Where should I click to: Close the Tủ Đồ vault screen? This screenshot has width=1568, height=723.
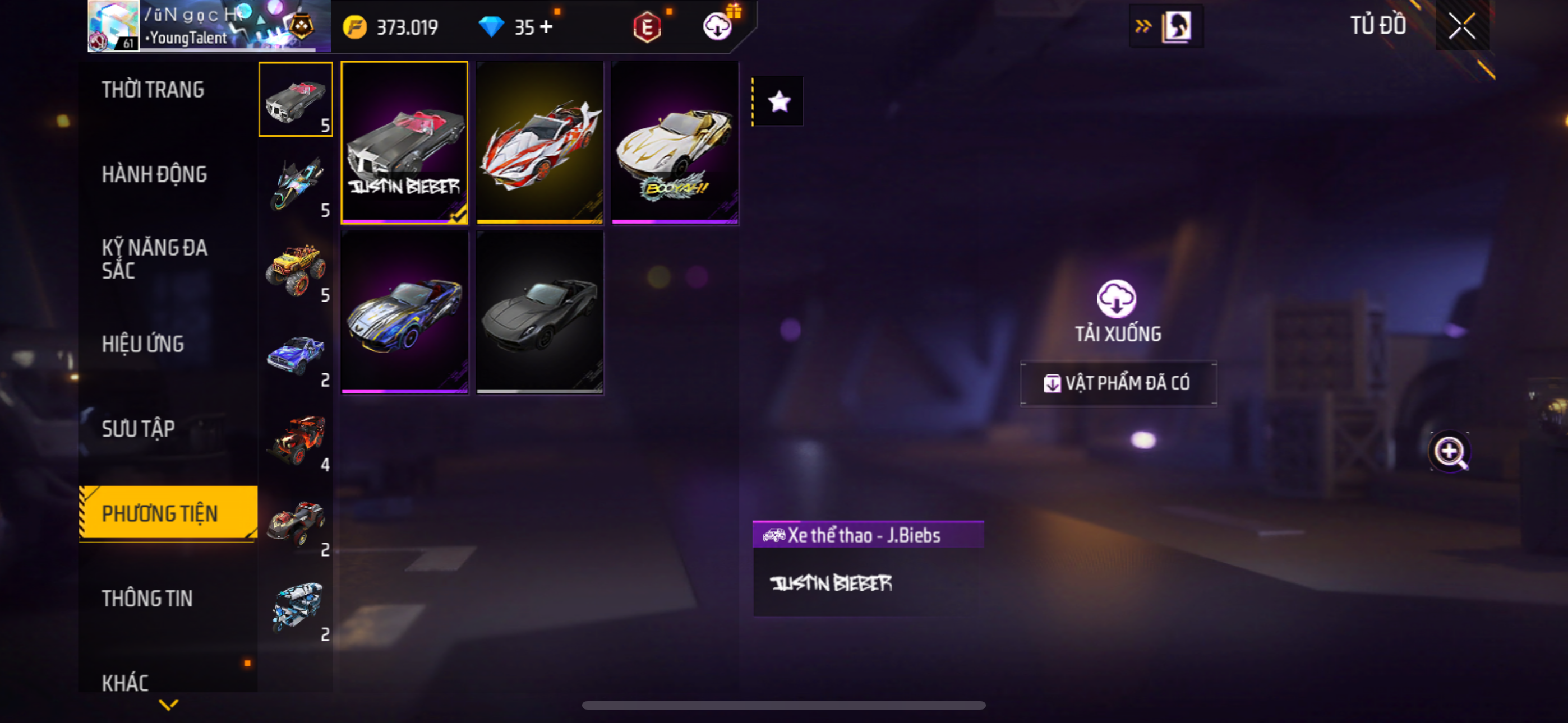click(1461, 26)
